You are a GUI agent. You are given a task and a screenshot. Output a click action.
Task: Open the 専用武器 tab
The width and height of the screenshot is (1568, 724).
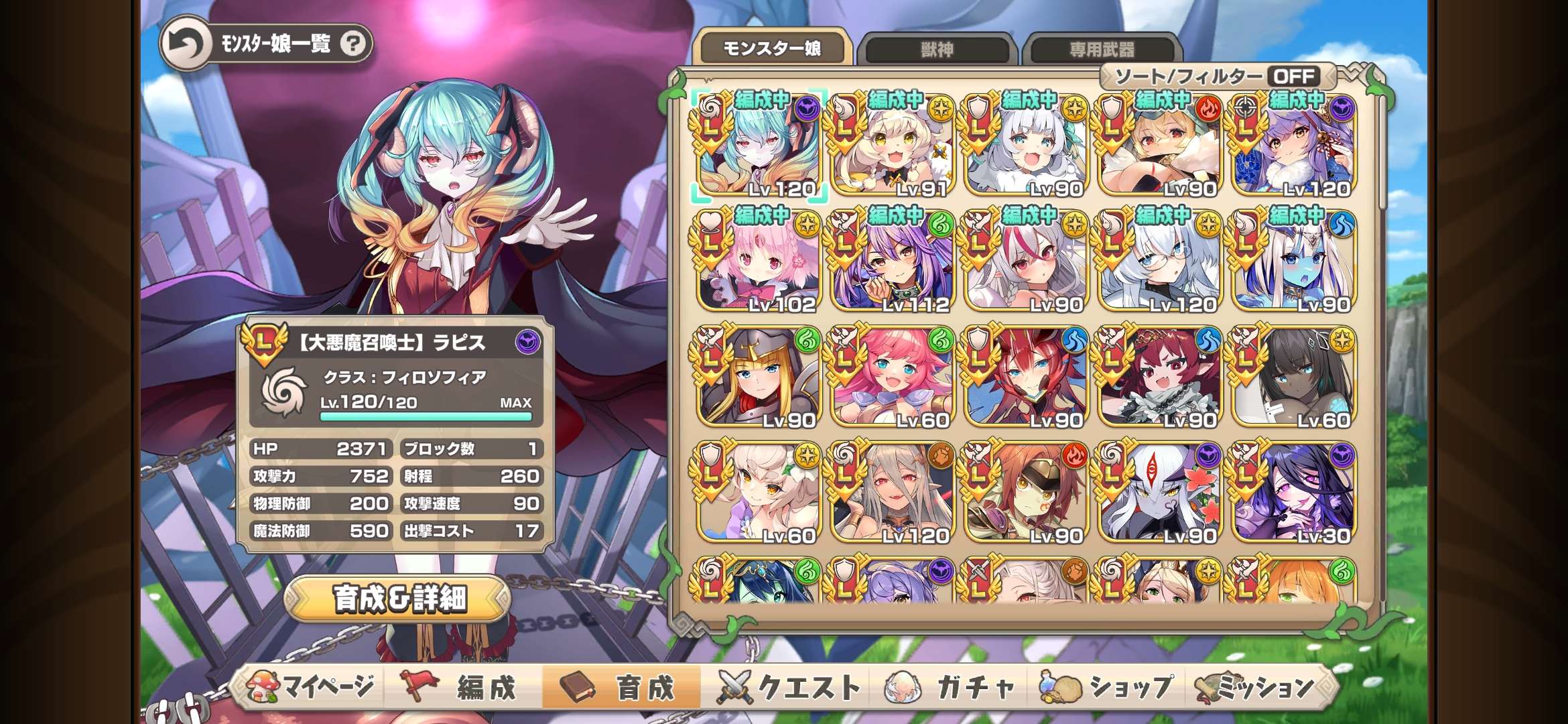click(1102, 50)
